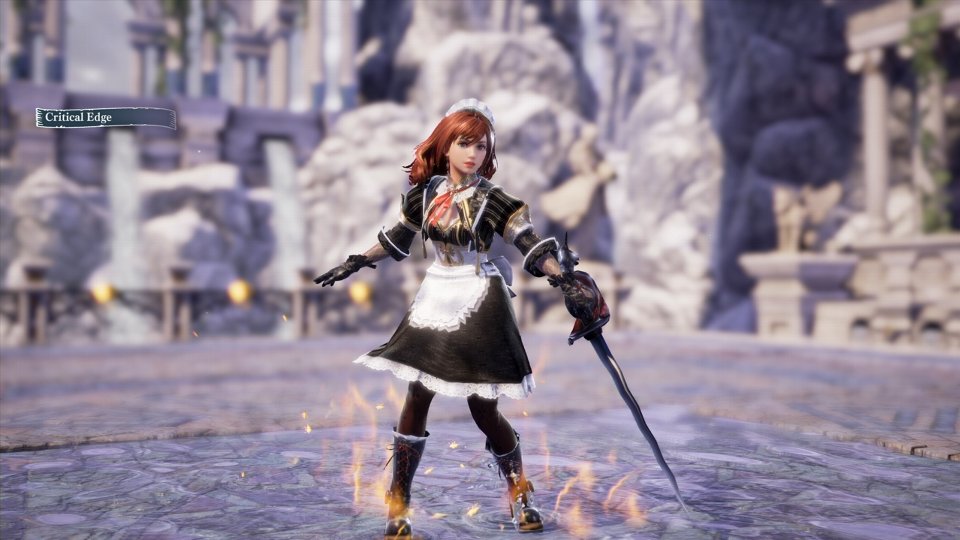Select the Critical Edge pose label
Viewport: 960px width, 540px height.
tap(105, 118)
